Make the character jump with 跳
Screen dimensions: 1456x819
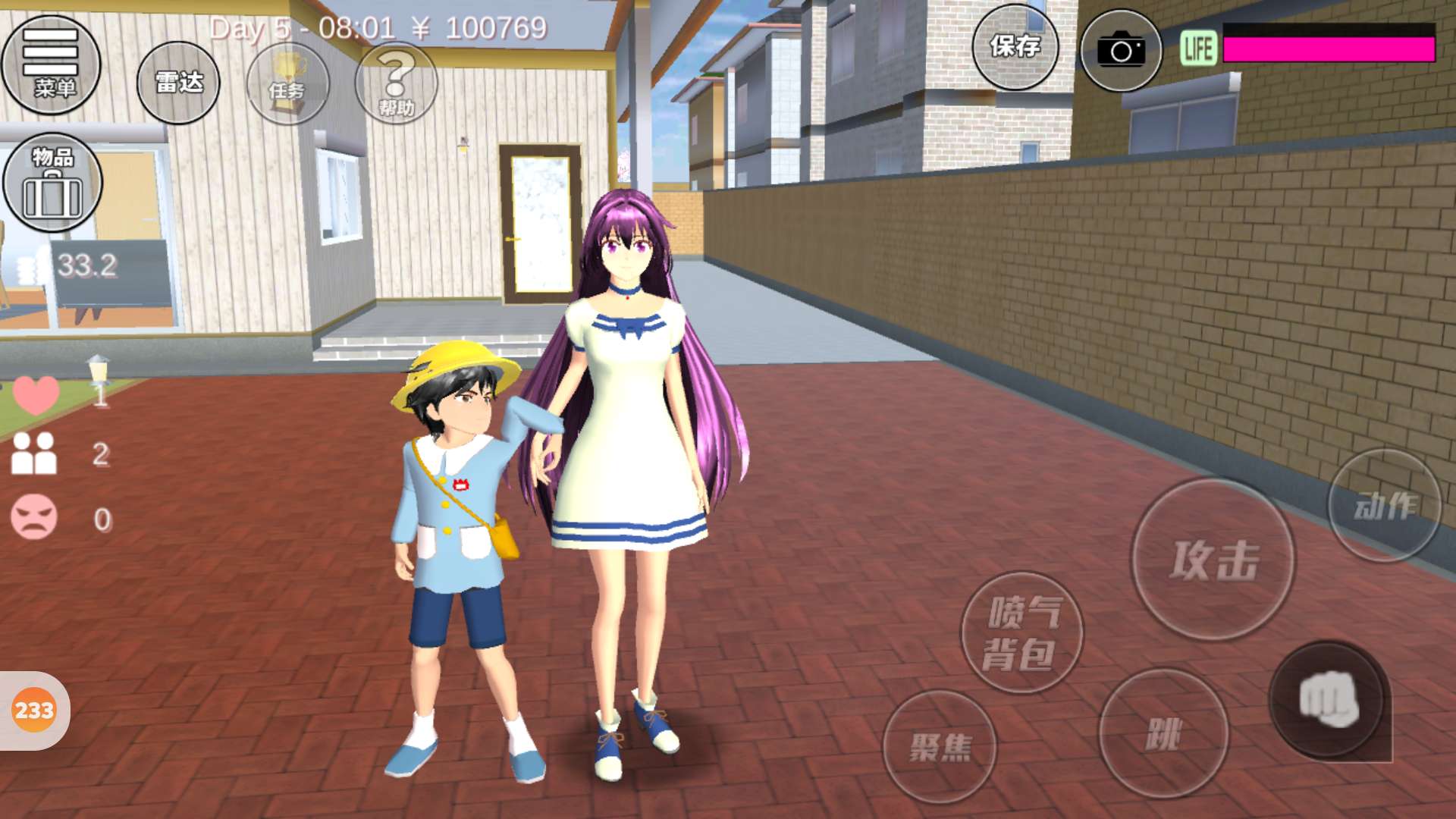click(1163, 733)
